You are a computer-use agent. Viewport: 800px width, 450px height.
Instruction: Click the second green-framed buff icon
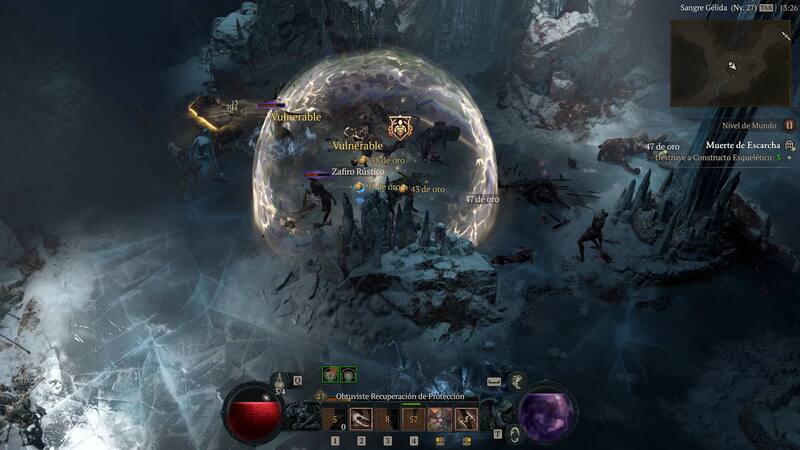click(x=347, y=374)
